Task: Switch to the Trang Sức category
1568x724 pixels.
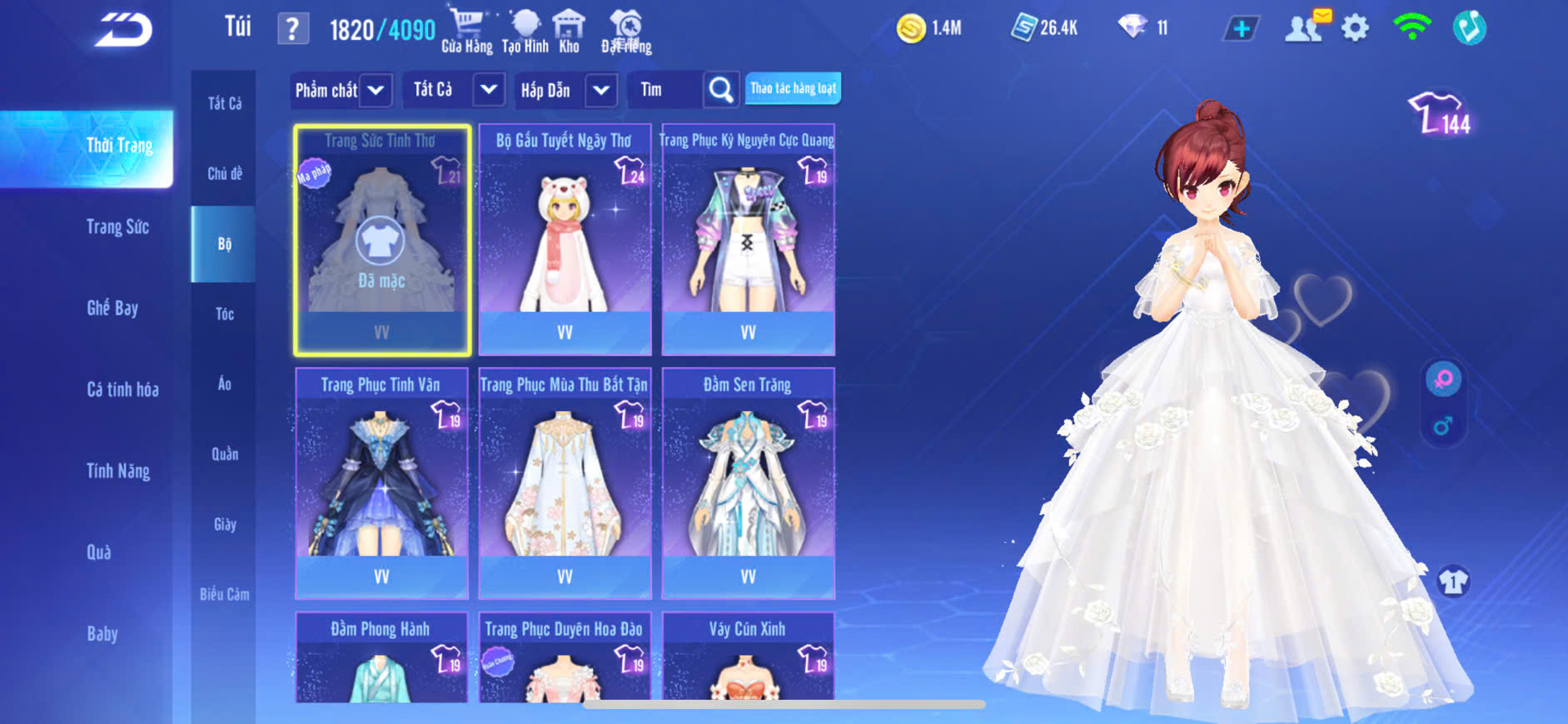Action: click(x=117, y=227)
